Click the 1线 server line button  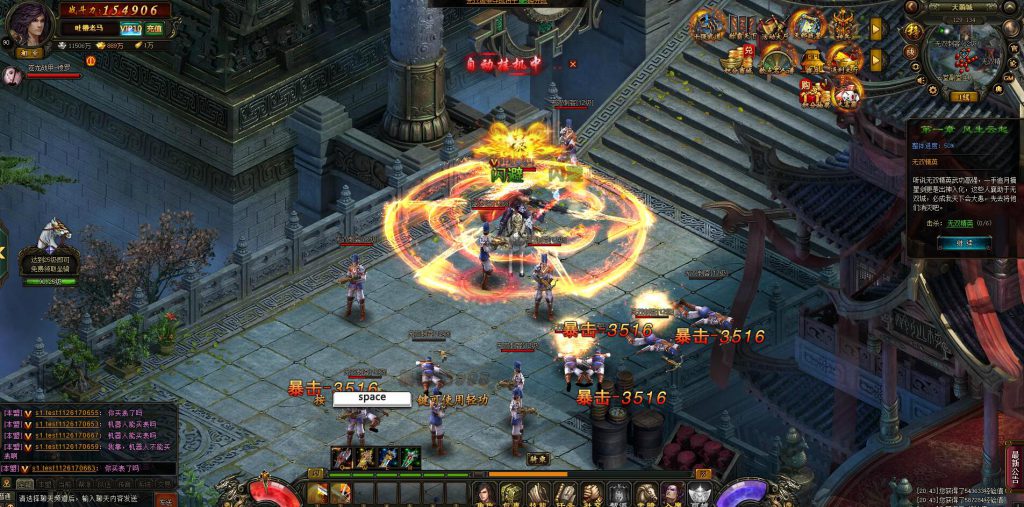pyautogui.click(x=964, y=97)
